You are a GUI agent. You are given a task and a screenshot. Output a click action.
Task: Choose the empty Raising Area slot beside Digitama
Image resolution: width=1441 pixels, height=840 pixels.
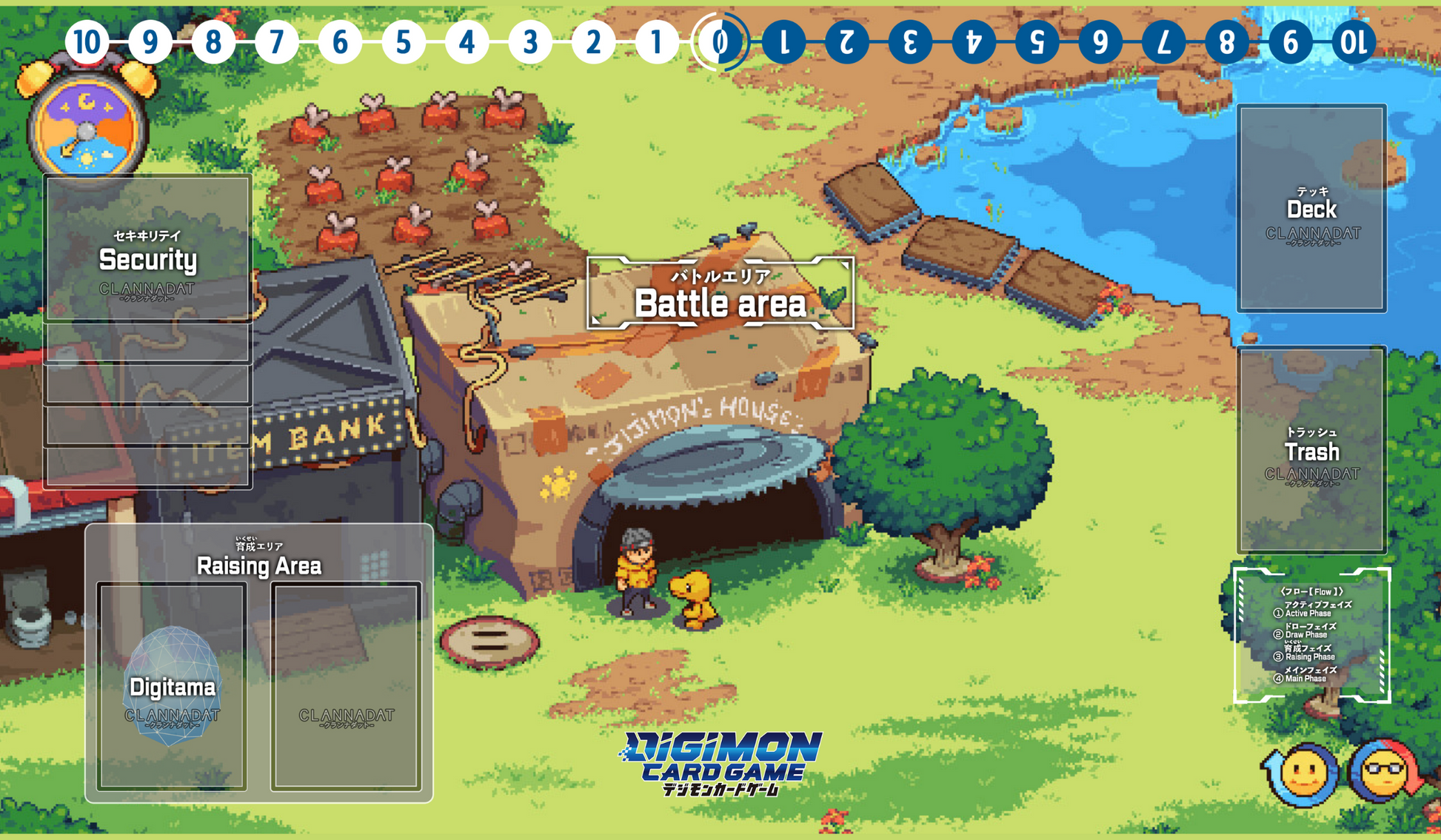tap(346, 686)
